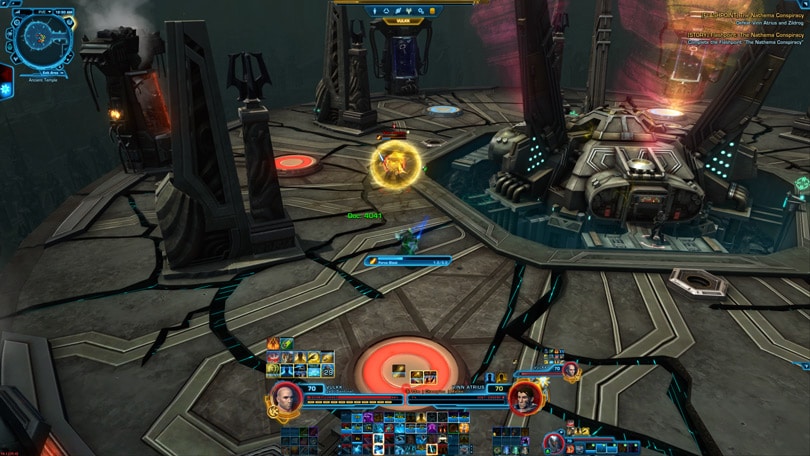
Task: Select Vinn Atrius target portrait
Action: click(524, 397)
